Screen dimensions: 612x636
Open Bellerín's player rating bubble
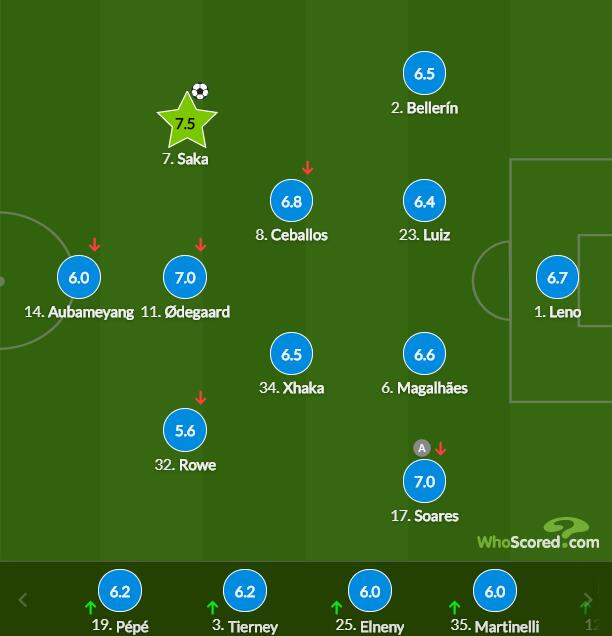(x=424, y=74)
